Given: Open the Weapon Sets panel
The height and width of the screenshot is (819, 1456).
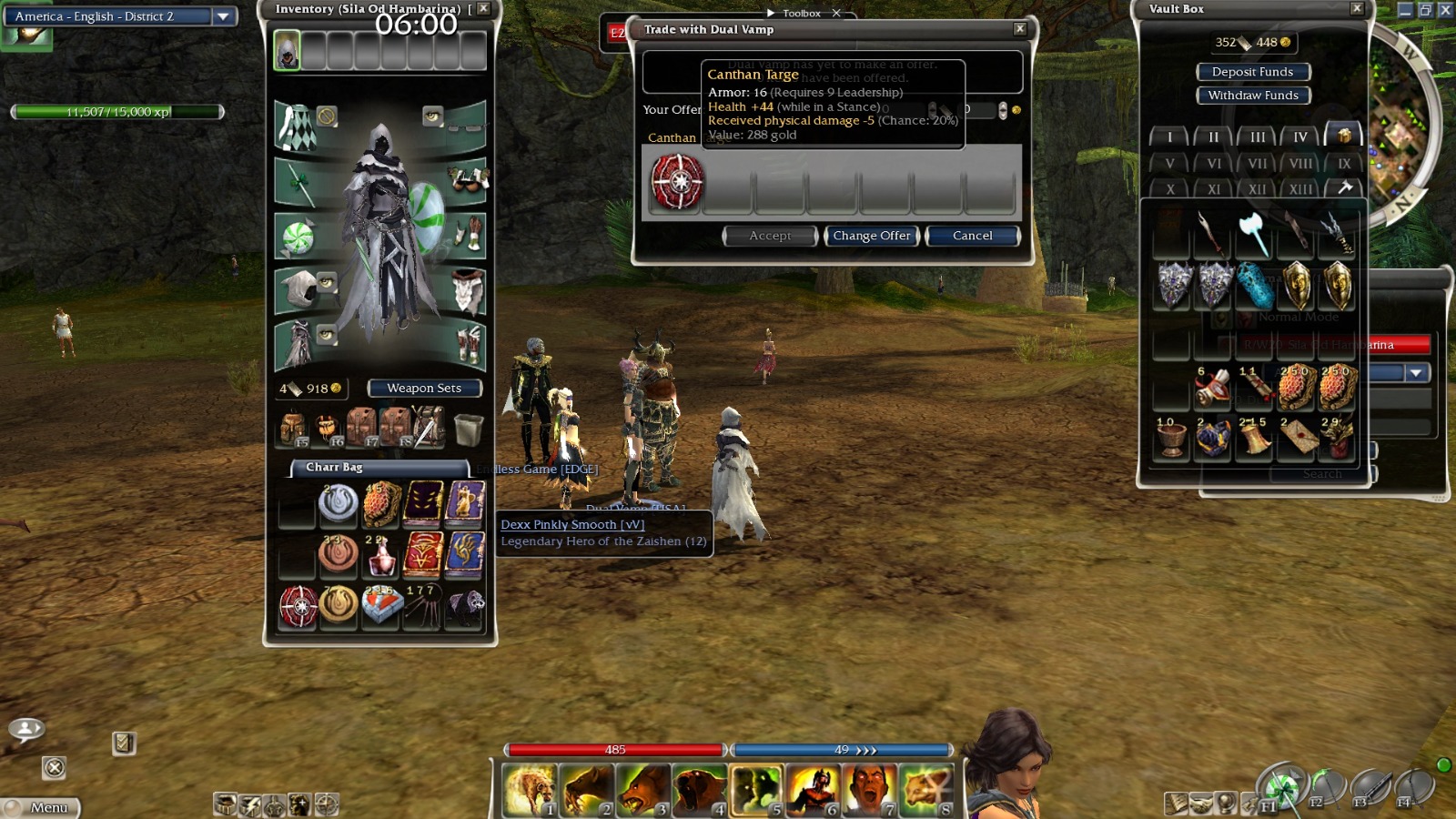Looking at the screenshot, I should click(x=424, y=389).
